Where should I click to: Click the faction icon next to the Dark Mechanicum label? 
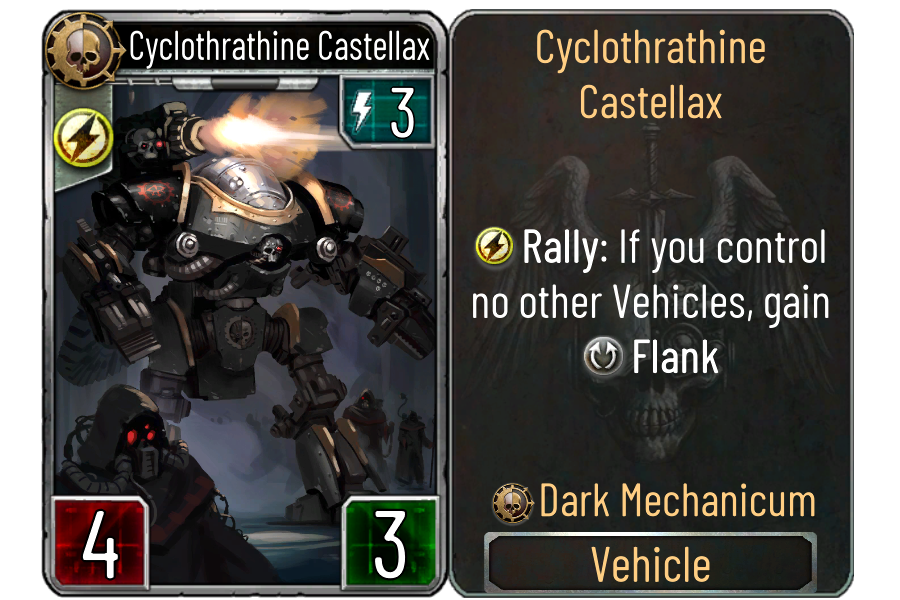(x=514, y=501)
